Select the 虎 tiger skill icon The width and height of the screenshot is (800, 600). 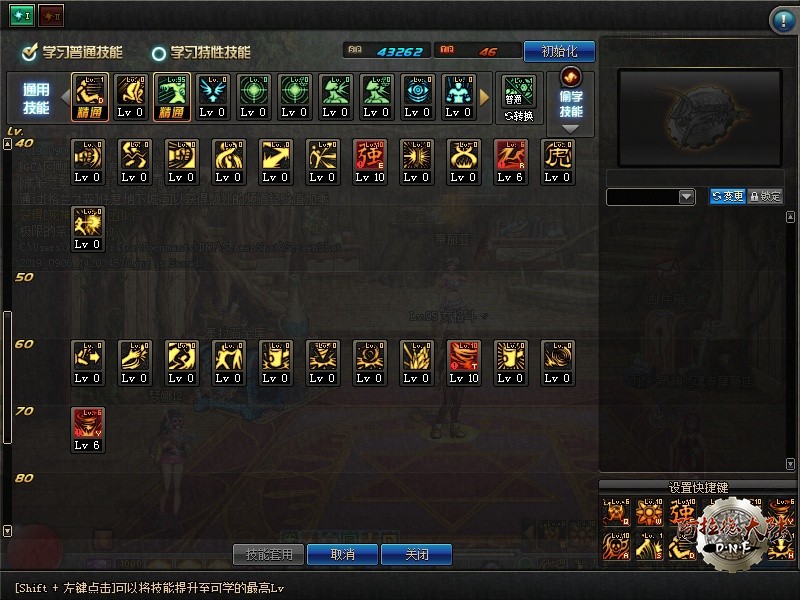click(558, 162)
